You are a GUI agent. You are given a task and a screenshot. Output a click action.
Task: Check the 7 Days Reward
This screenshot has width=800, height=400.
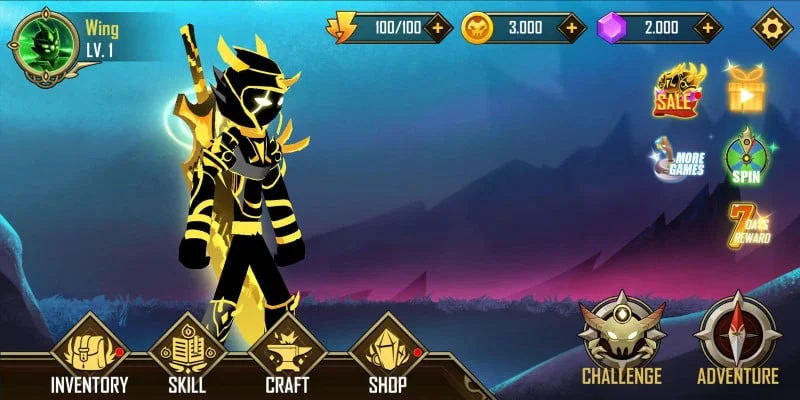(747, 225)
